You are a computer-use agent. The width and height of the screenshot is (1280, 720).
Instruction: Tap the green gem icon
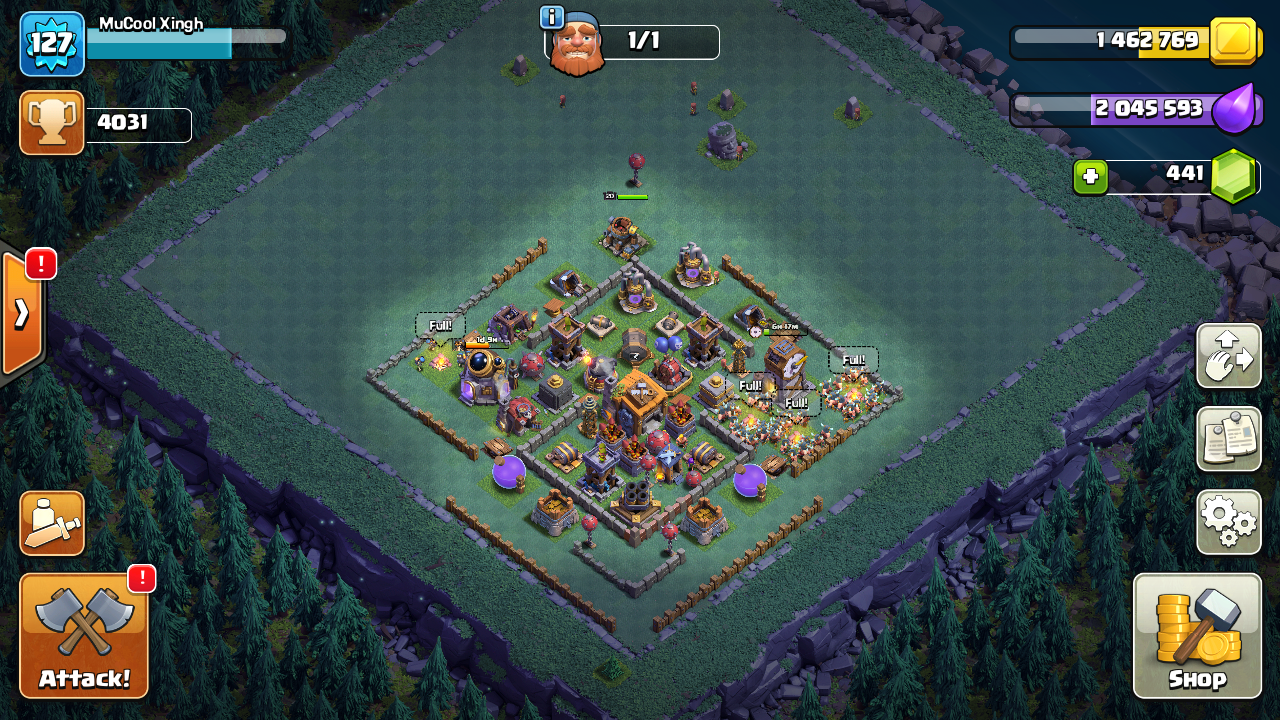pyautogui.click(x=1234, y=177)
